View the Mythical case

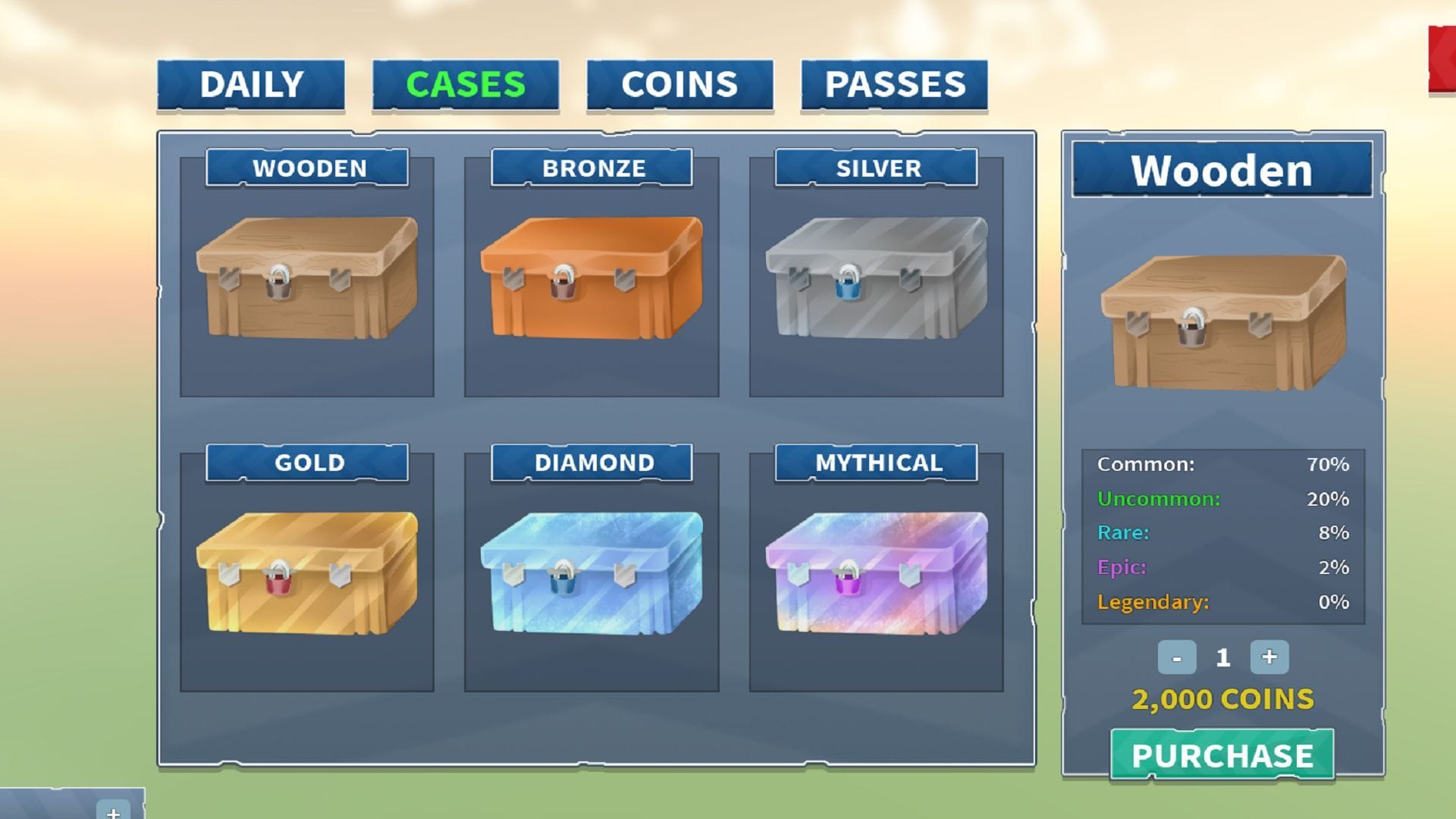(x=876, y=584)
